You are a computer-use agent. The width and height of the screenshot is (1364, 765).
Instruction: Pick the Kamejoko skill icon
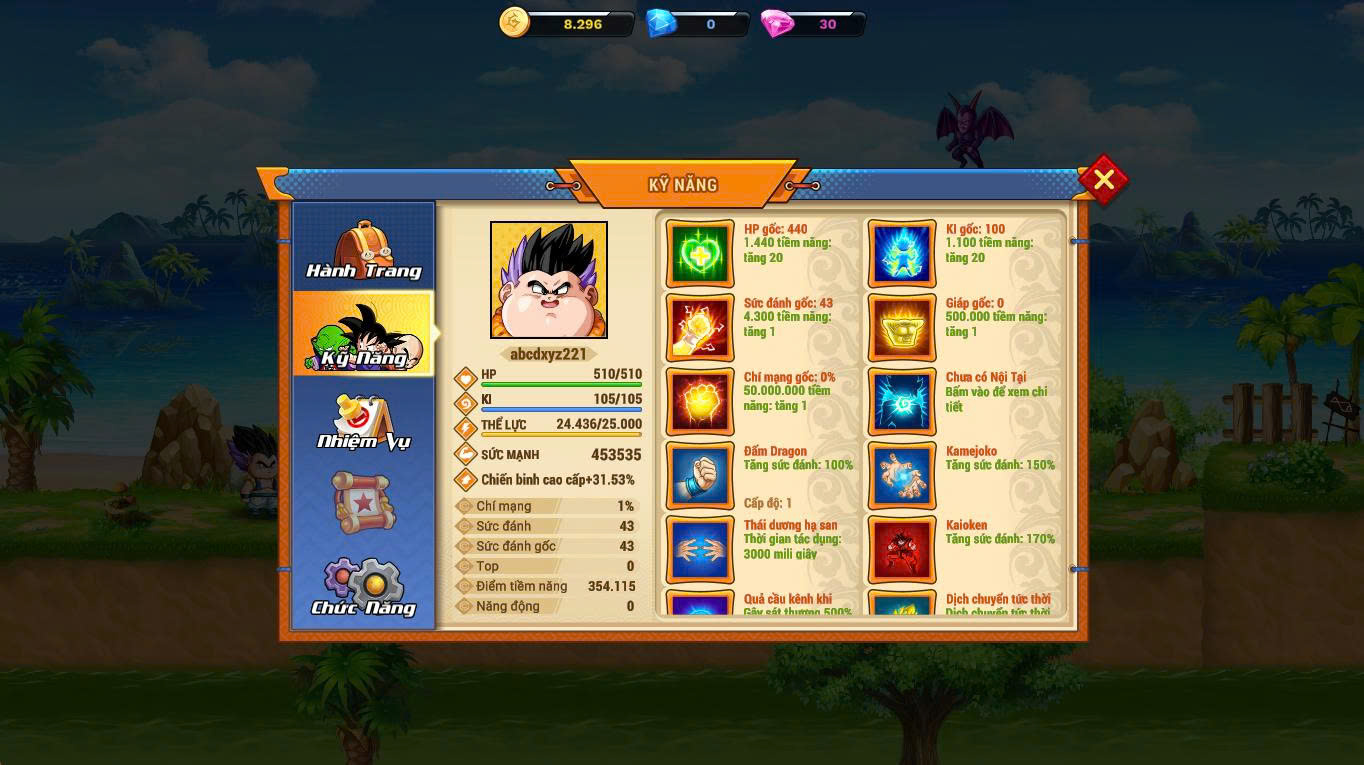902,476
